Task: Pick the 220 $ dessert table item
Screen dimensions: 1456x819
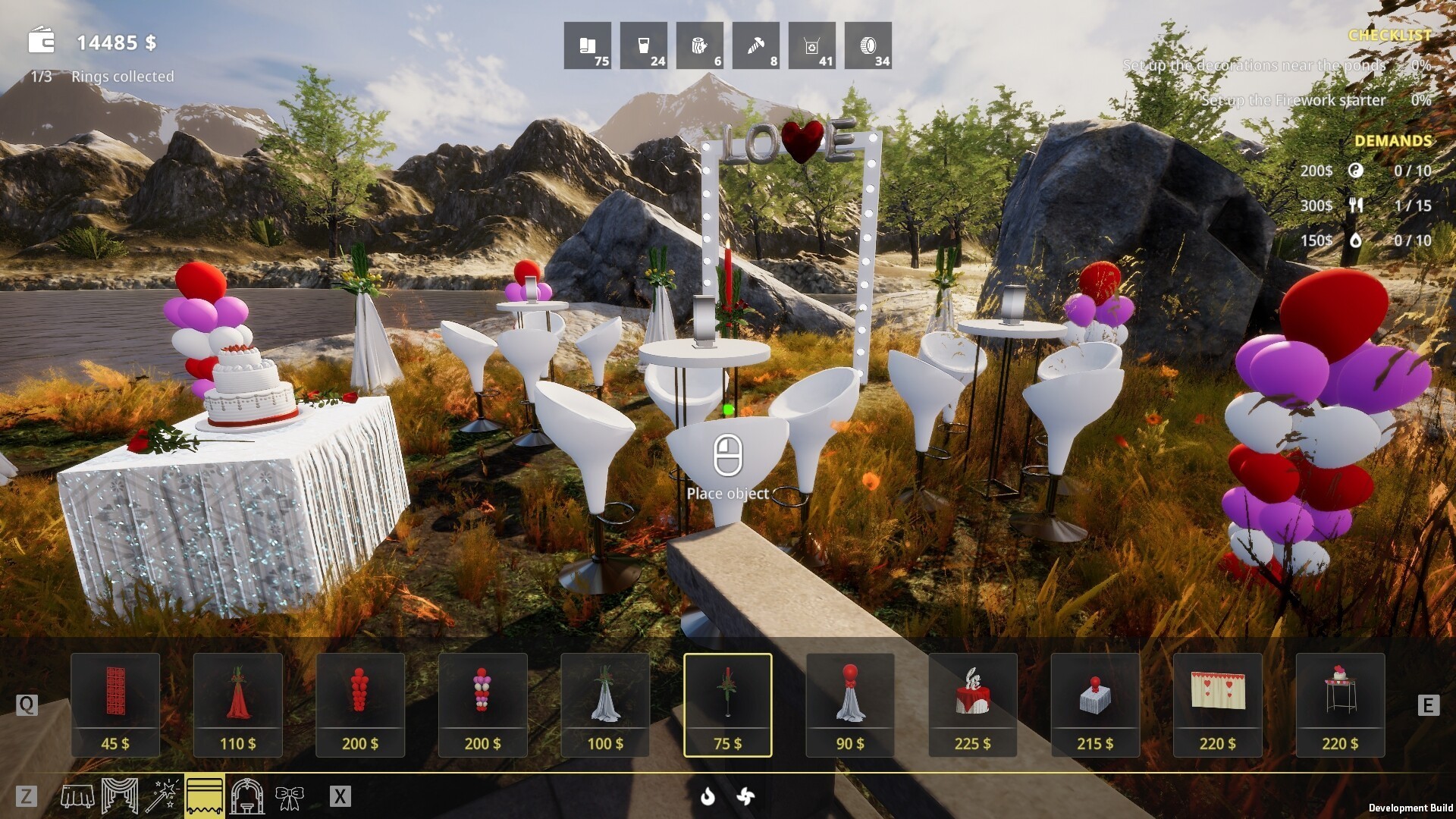Action: coord(1340,704)
